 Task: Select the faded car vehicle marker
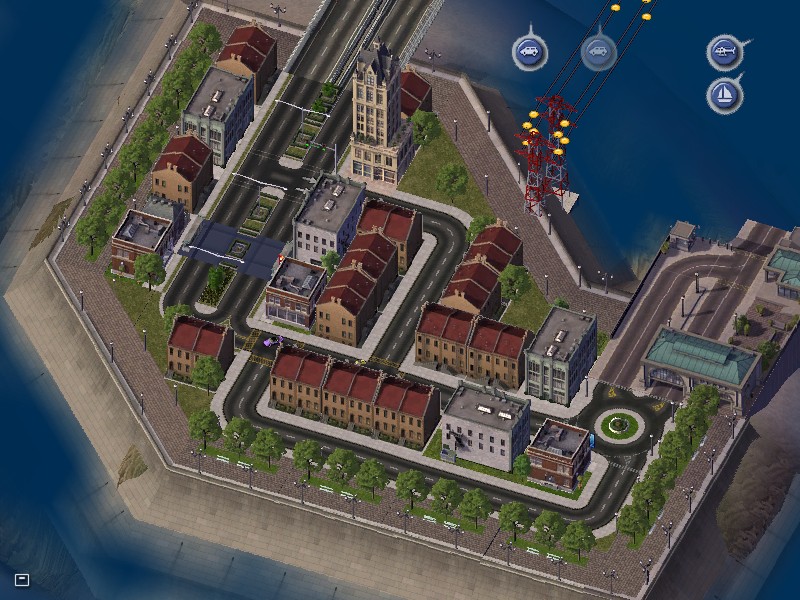point(598,51)
